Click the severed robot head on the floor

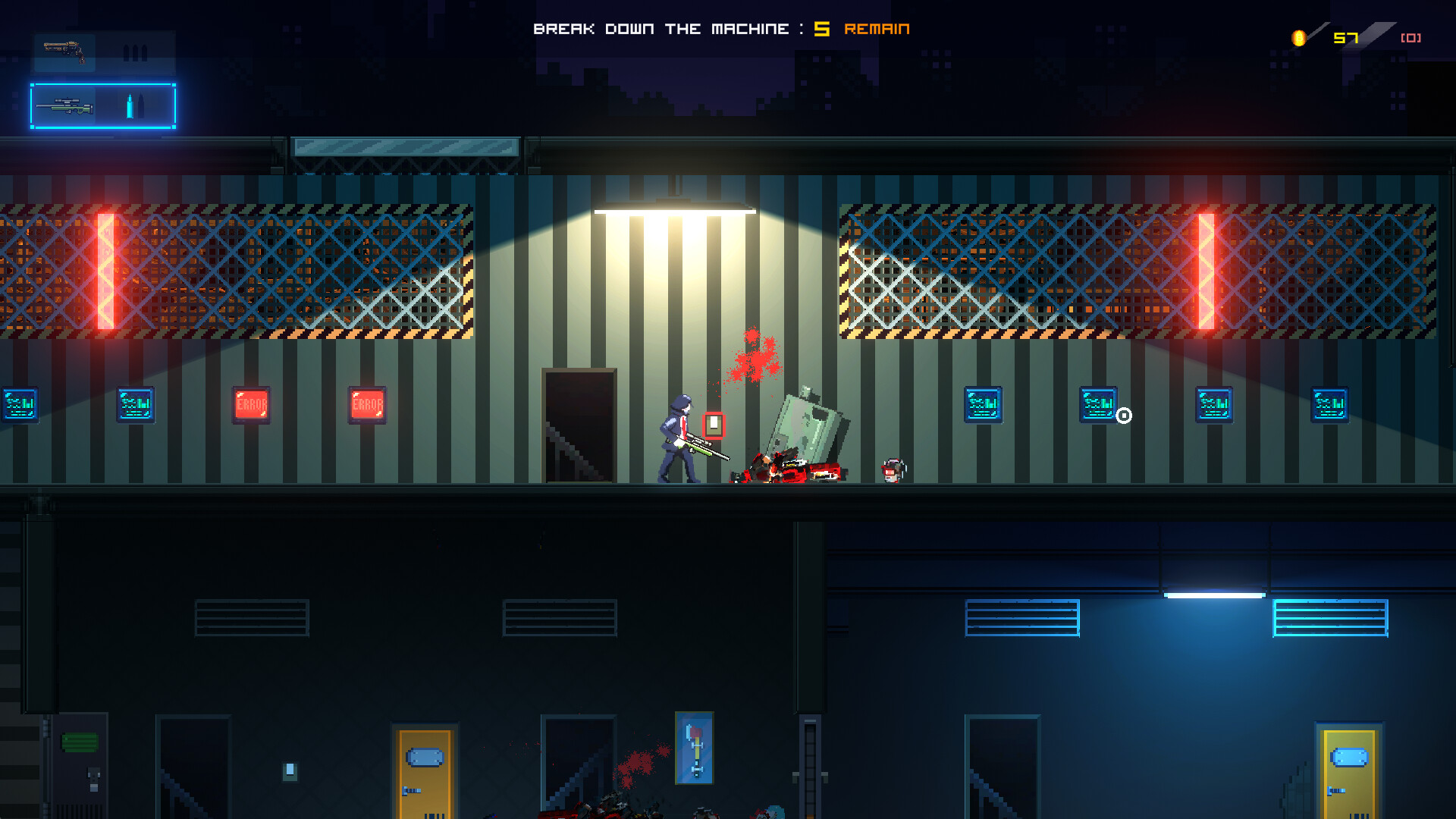[x=891, y=470]
